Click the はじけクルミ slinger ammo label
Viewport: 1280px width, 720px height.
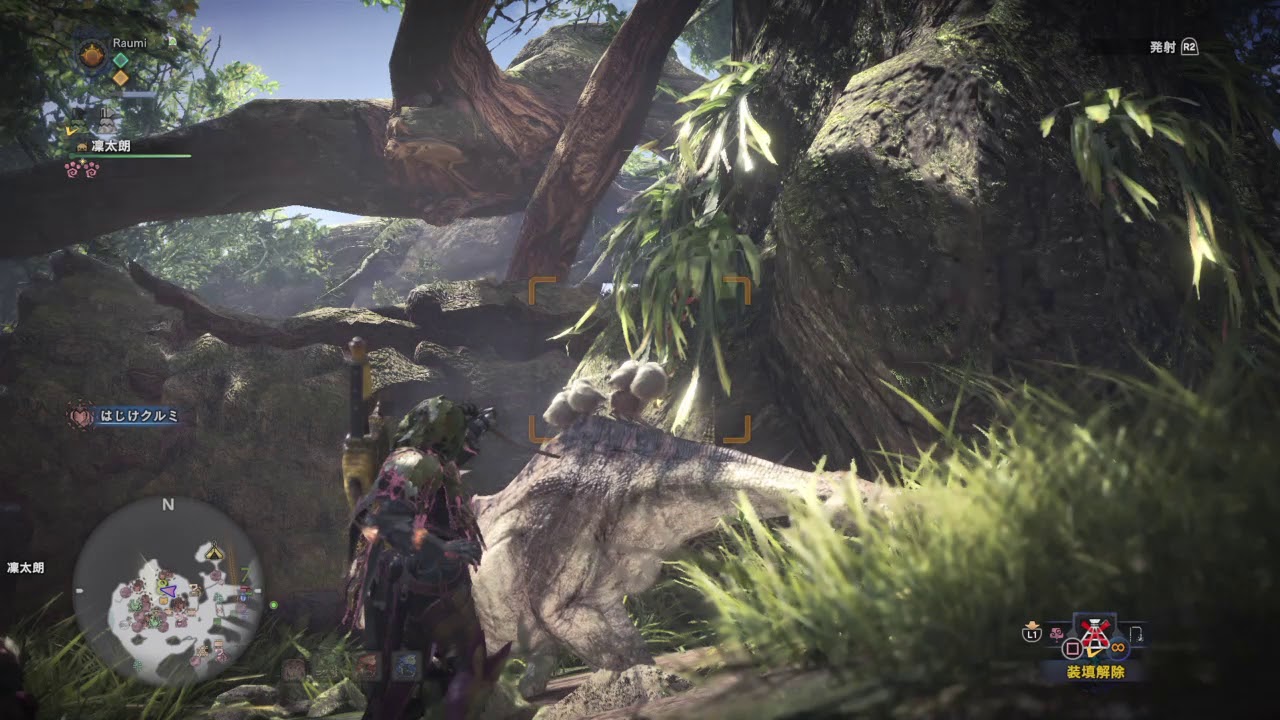tap(138, 416)
